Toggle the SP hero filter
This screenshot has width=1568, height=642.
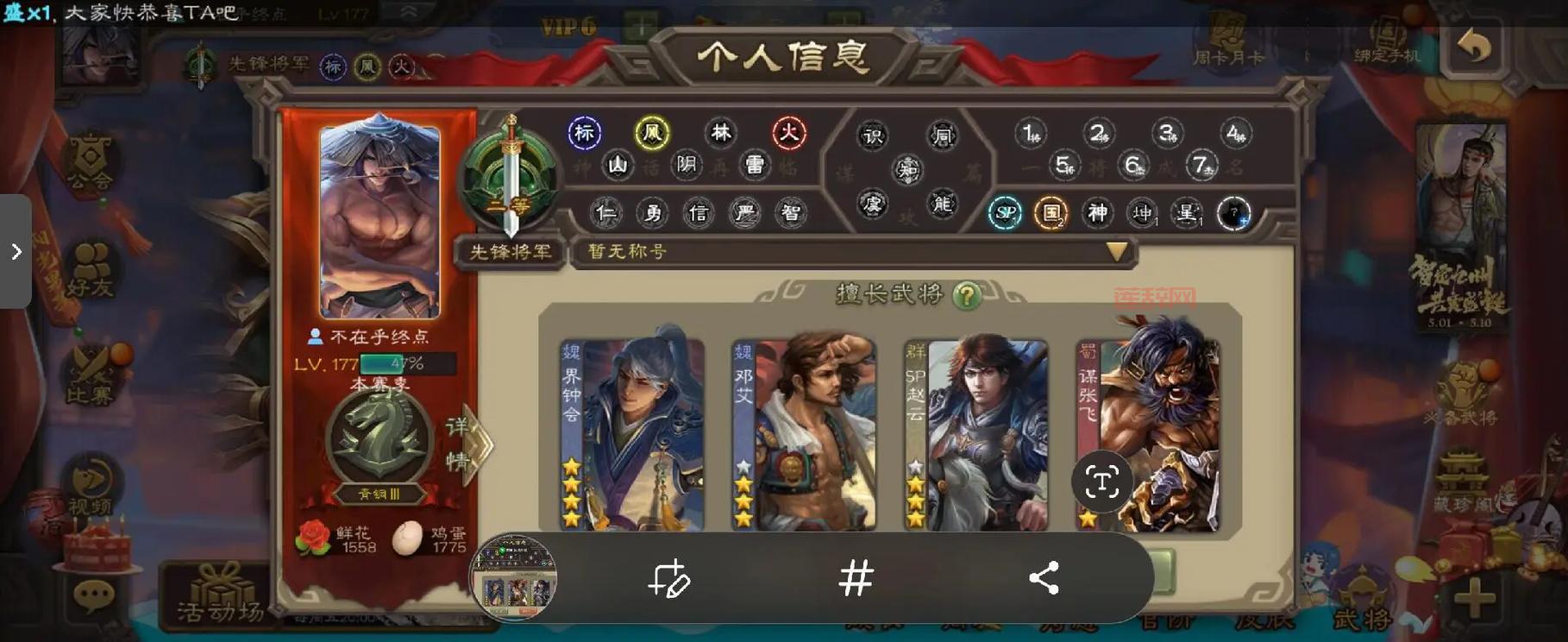click(x=1003, y=213)
